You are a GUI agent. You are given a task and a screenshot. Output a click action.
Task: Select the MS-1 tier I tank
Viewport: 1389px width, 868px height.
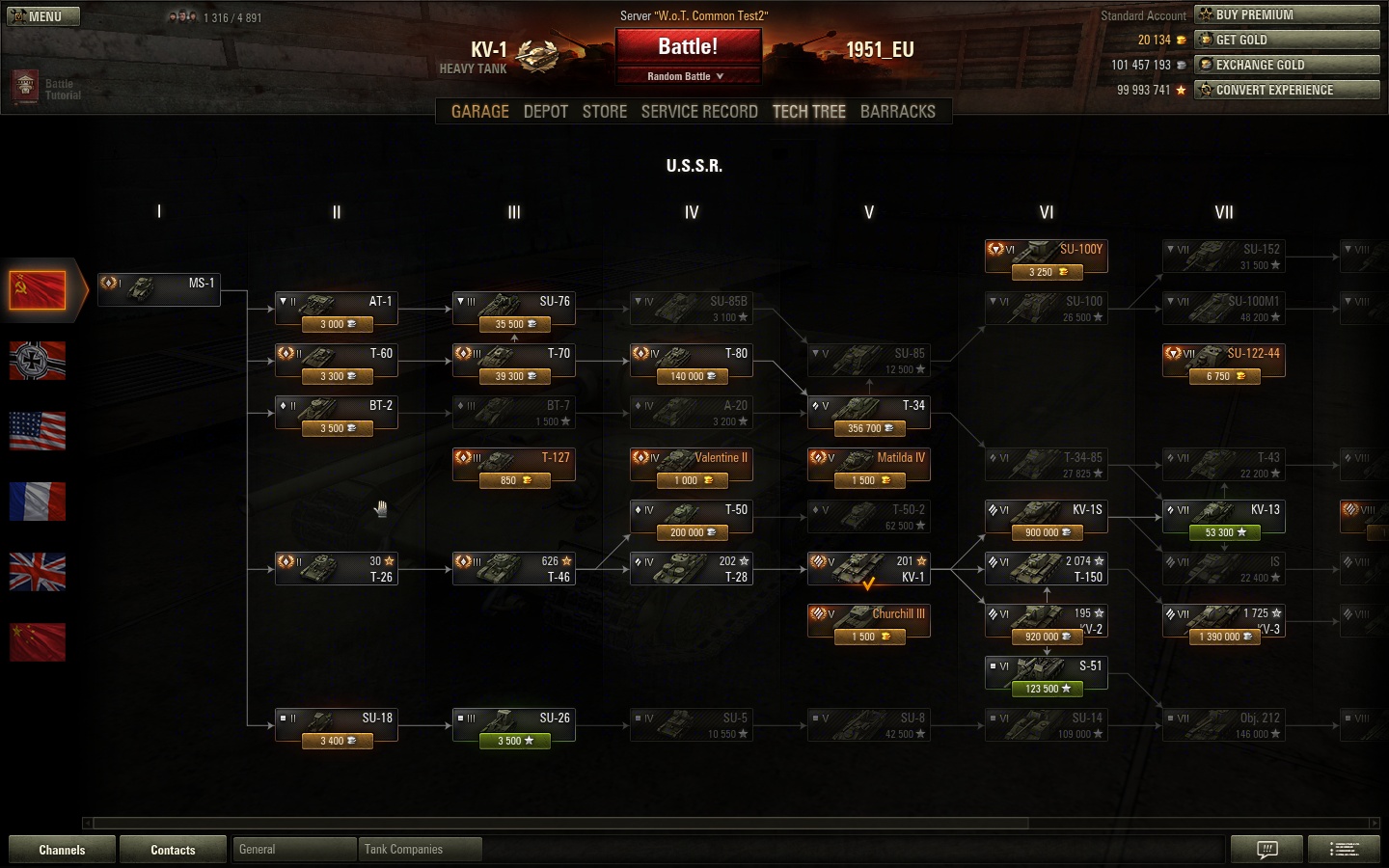[159, 289]
